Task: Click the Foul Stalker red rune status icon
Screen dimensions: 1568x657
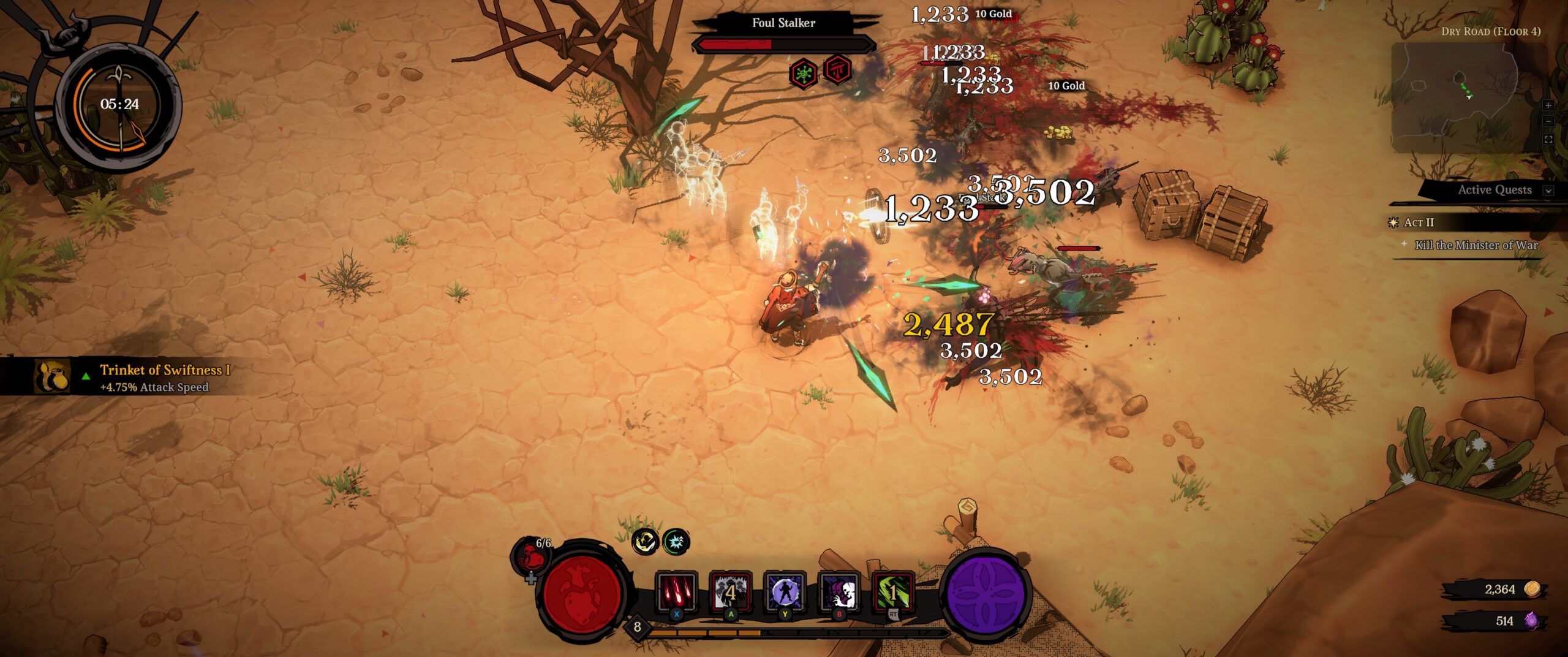Action: click(x=837, y=70)
